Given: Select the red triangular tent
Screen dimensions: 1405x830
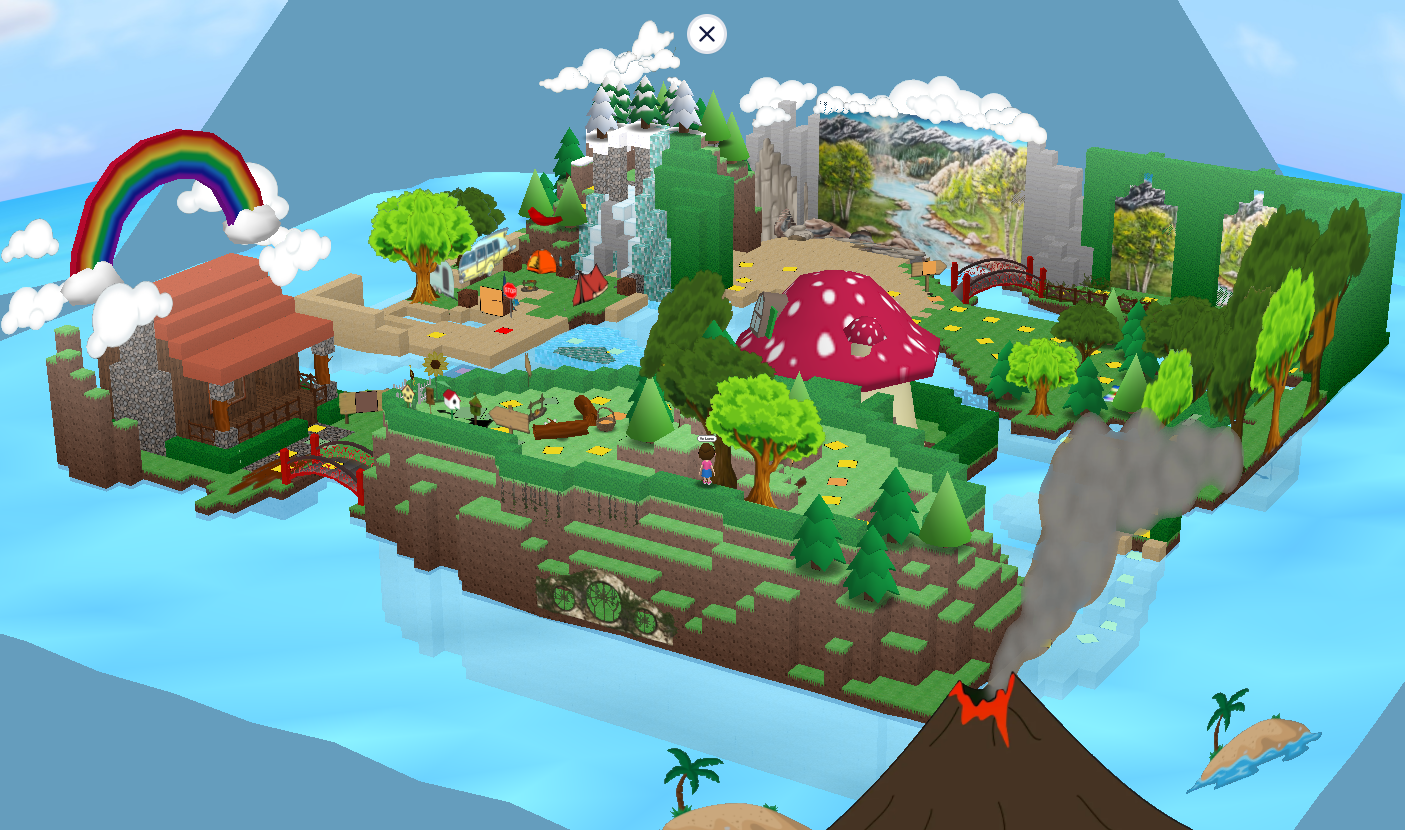Looking at the screenshot, I should tap(592, 285).
